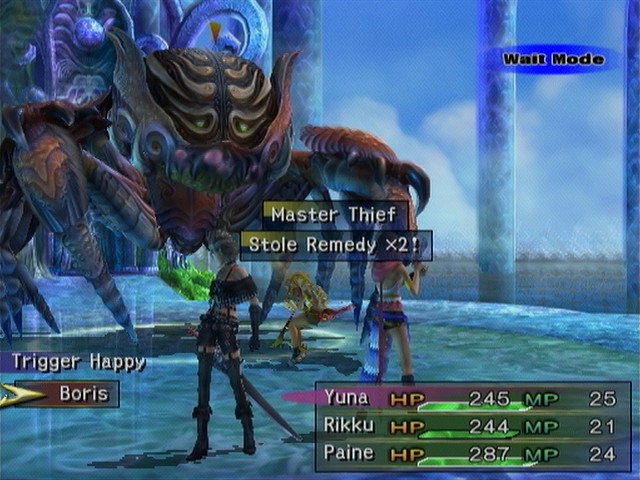The width and height of the screenshot is (640, 480).
Task: Choose Yuna's row in the party panel
Action: pyautogui.click(x=470, y=398)
